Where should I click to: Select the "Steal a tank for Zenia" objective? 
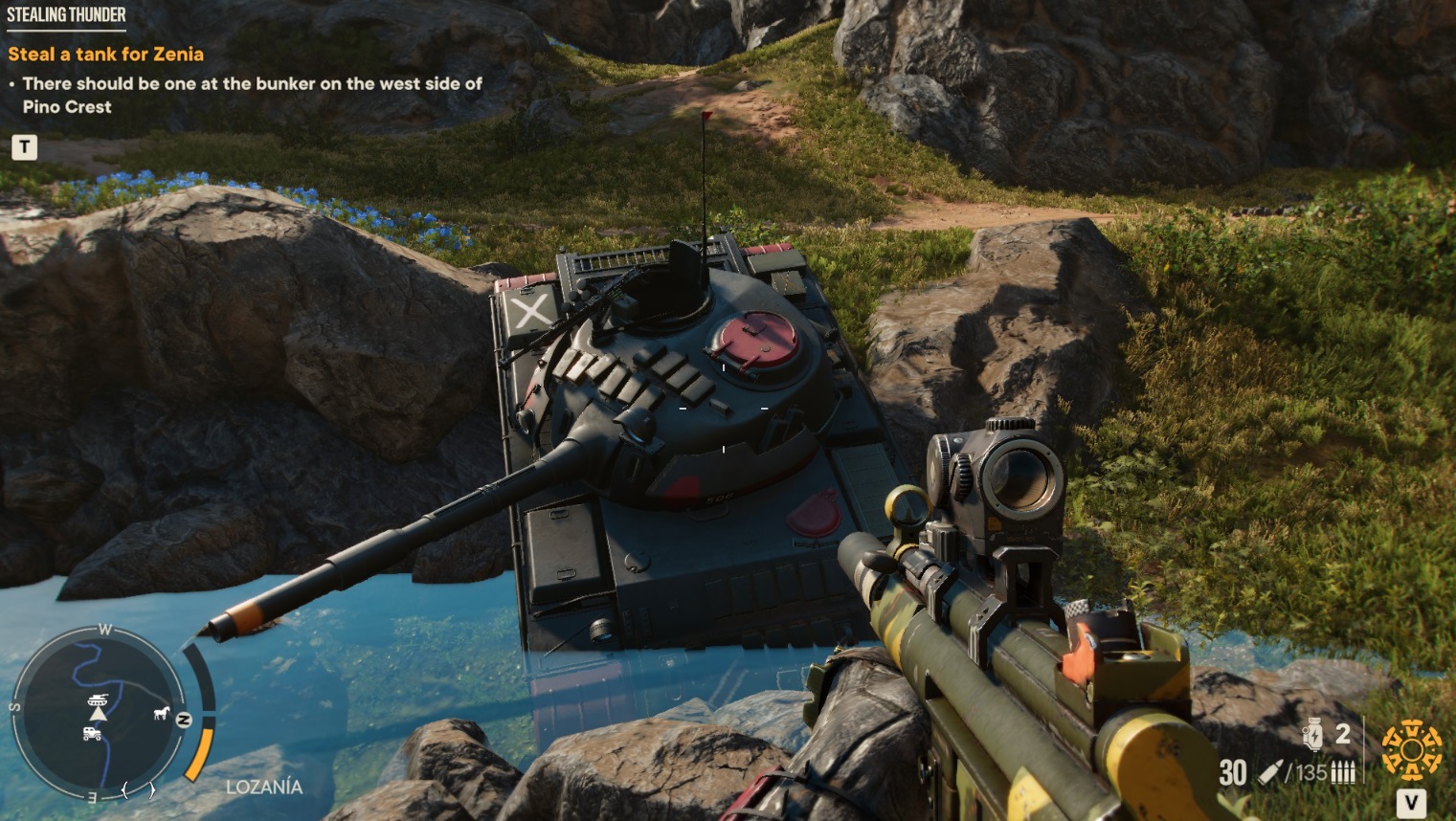pos(105,55)
